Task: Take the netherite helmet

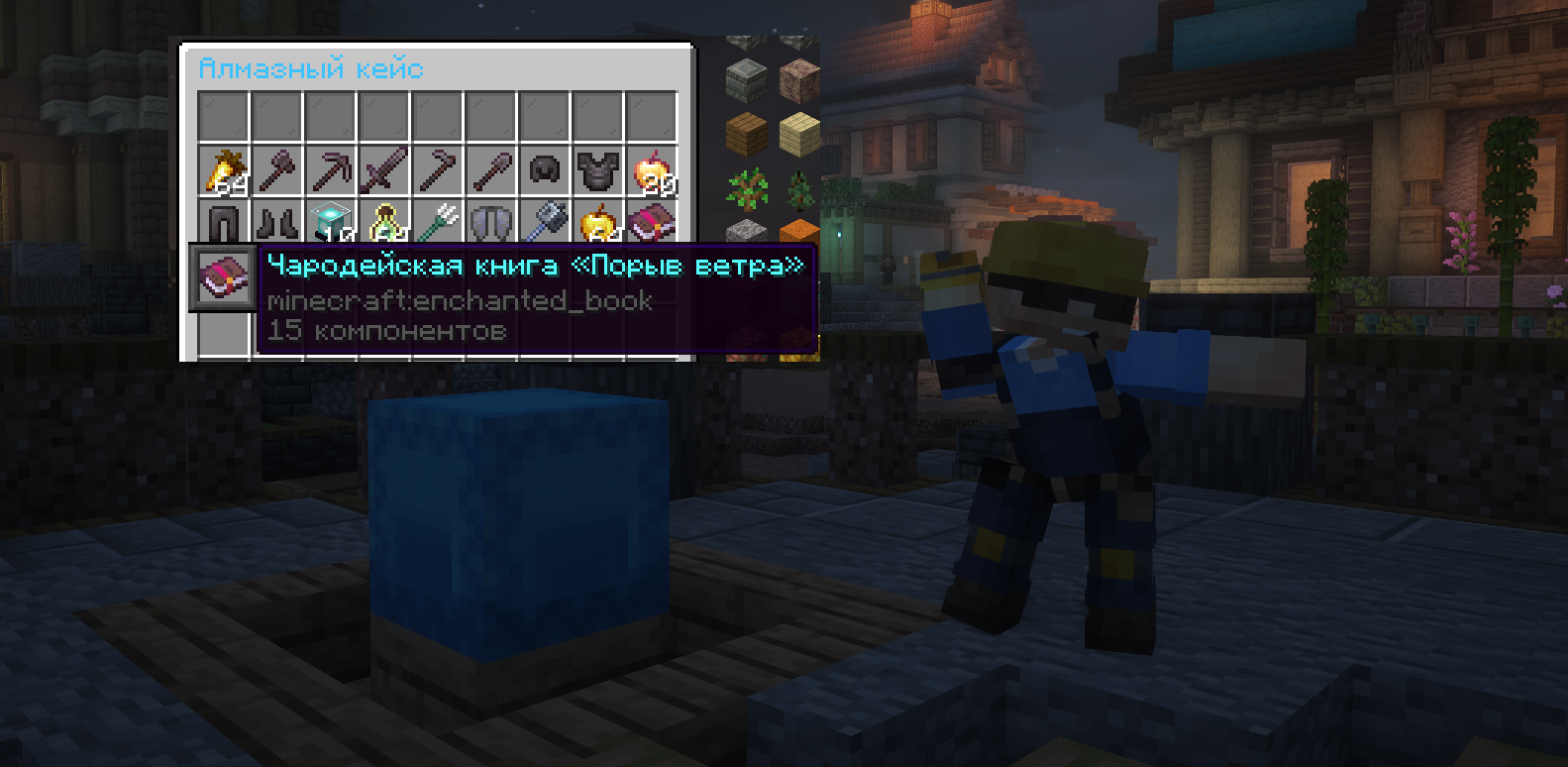Action: point(545,171)
